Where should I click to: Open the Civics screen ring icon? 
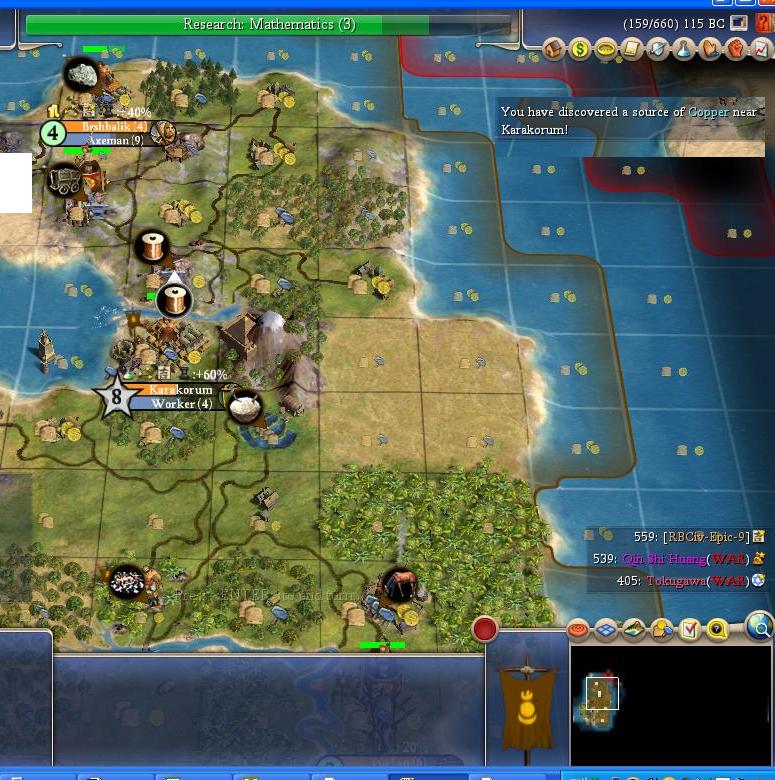(606, 49)
